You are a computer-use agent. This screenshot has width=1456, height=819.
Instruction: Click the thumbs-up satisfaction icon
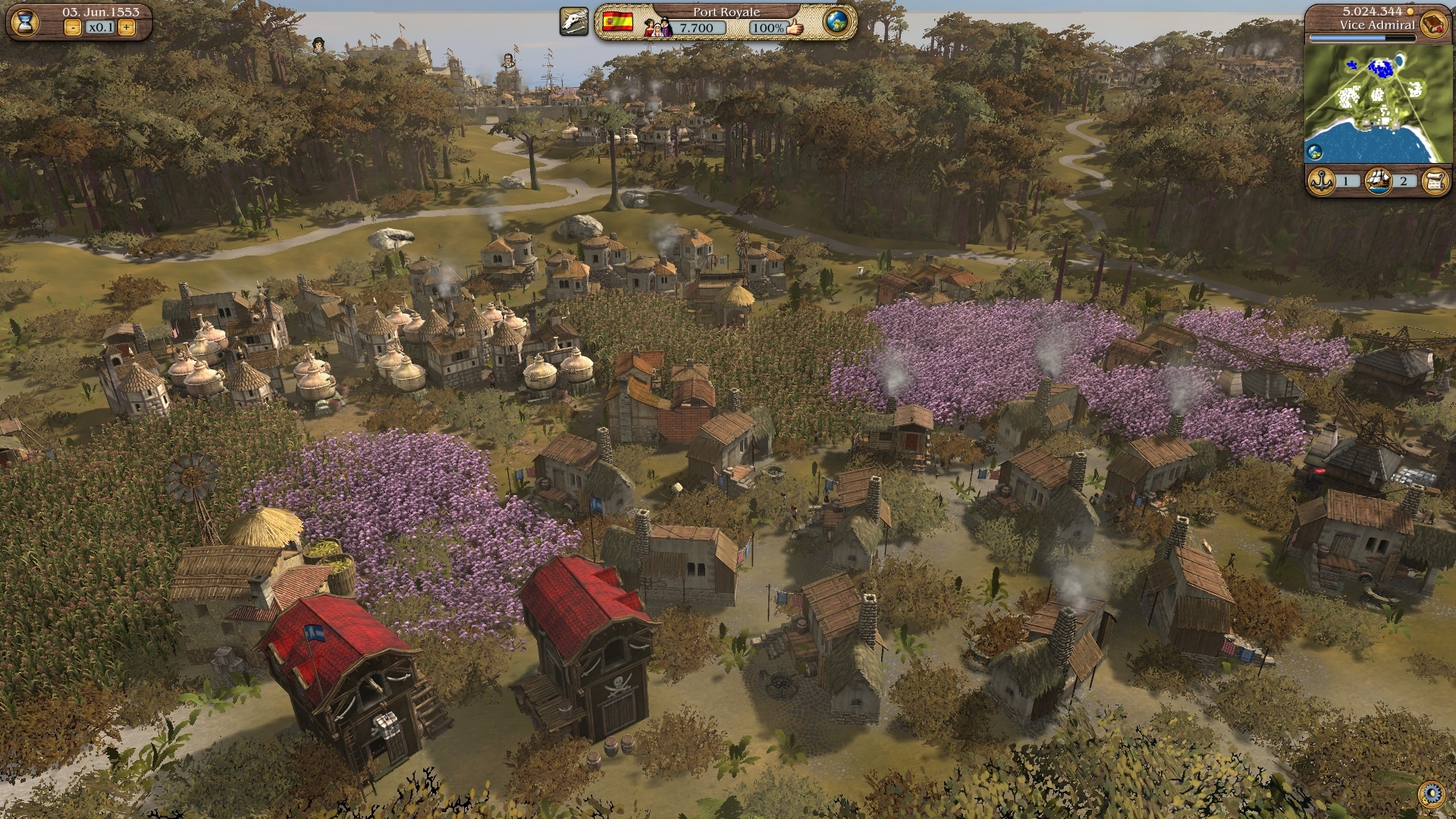(x=795, y=28)
